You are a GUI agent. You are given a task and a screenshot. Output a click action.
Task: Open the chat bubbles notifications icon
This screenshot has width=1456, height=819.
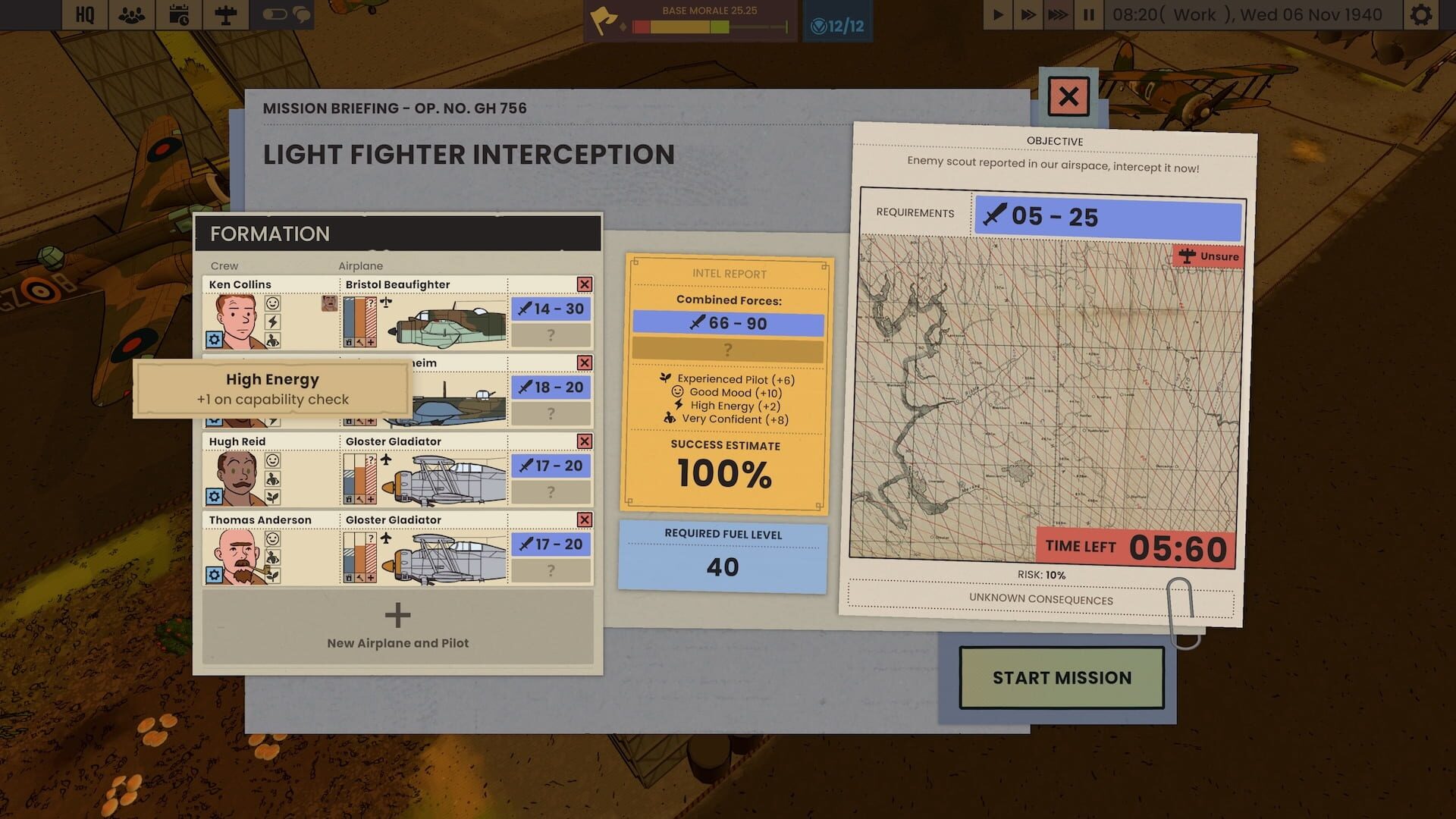pos(302,14)
